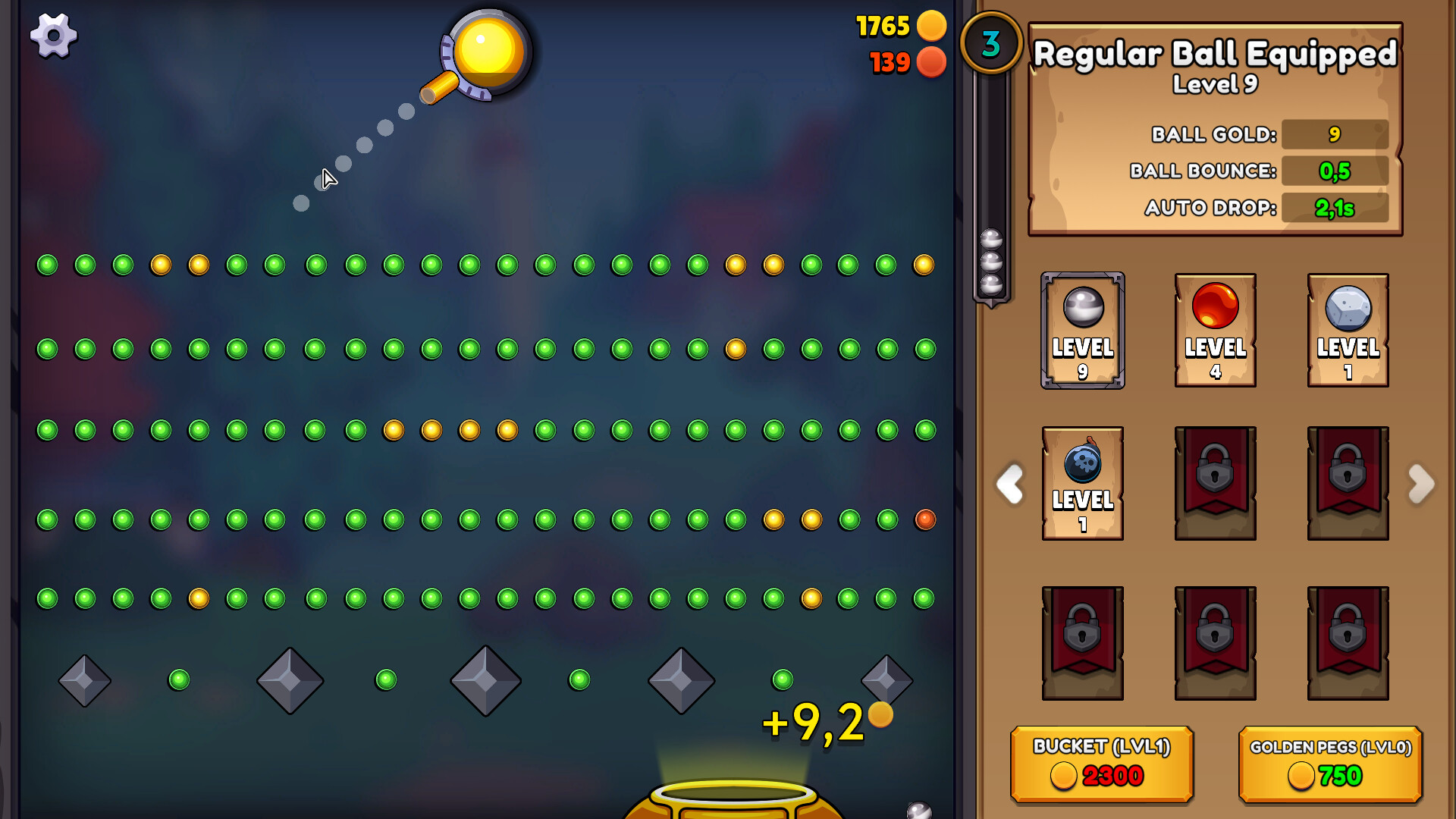1456x819 pixels.
Task: Click the gold coin counter icon
Action: tap(931, 26)
